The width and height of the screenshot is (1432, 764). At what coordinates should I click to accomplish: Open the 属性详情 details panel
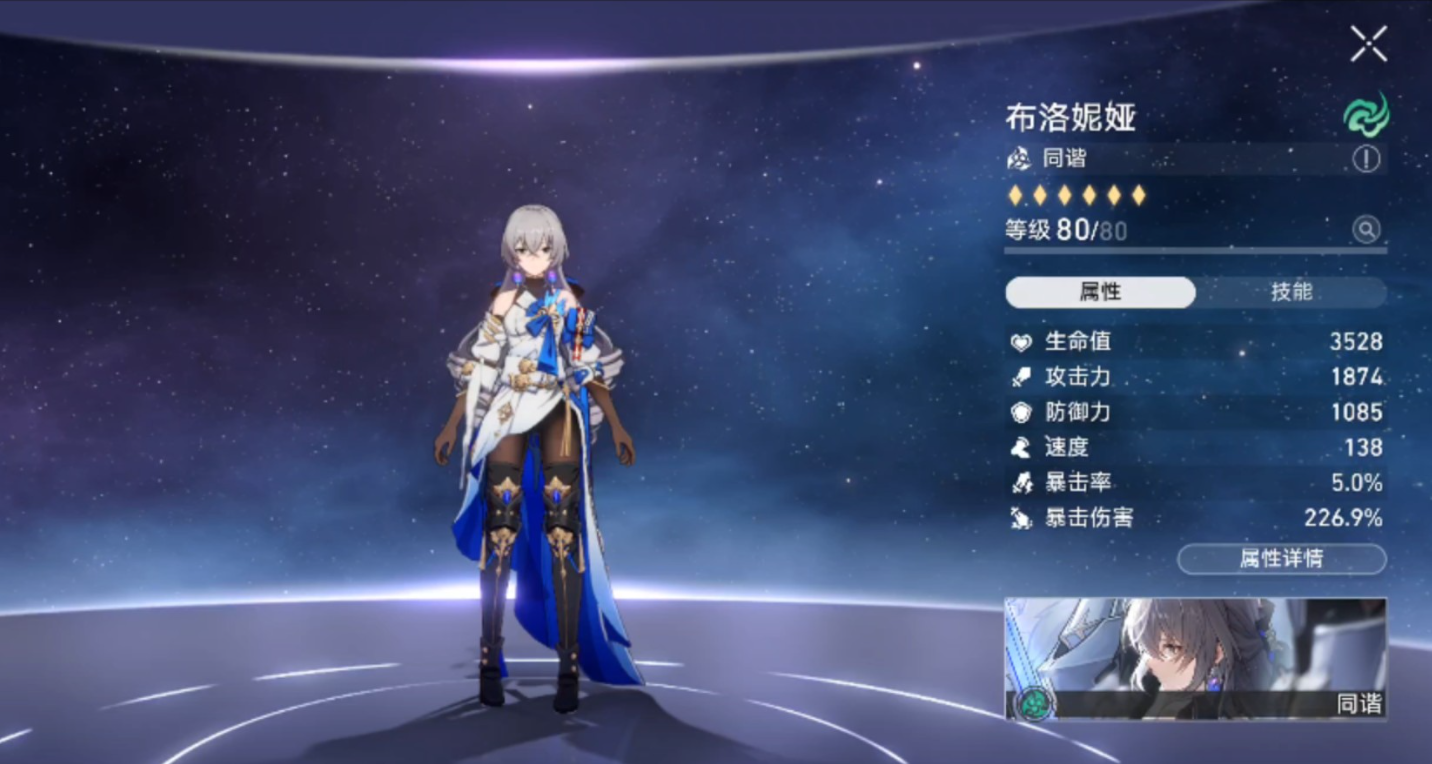pos(1281,559)
